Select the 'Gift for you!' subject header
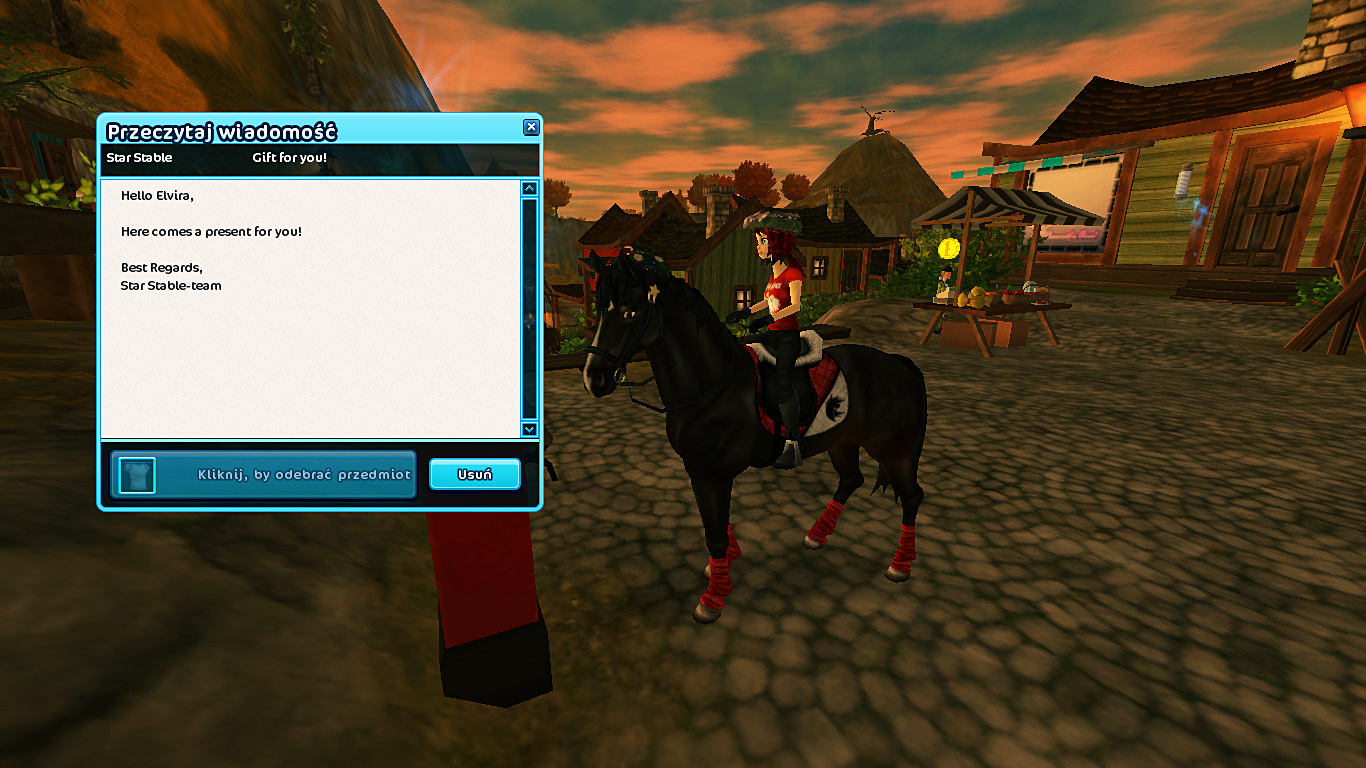Viewport: 1366px width, 768px height. point(289,158)
